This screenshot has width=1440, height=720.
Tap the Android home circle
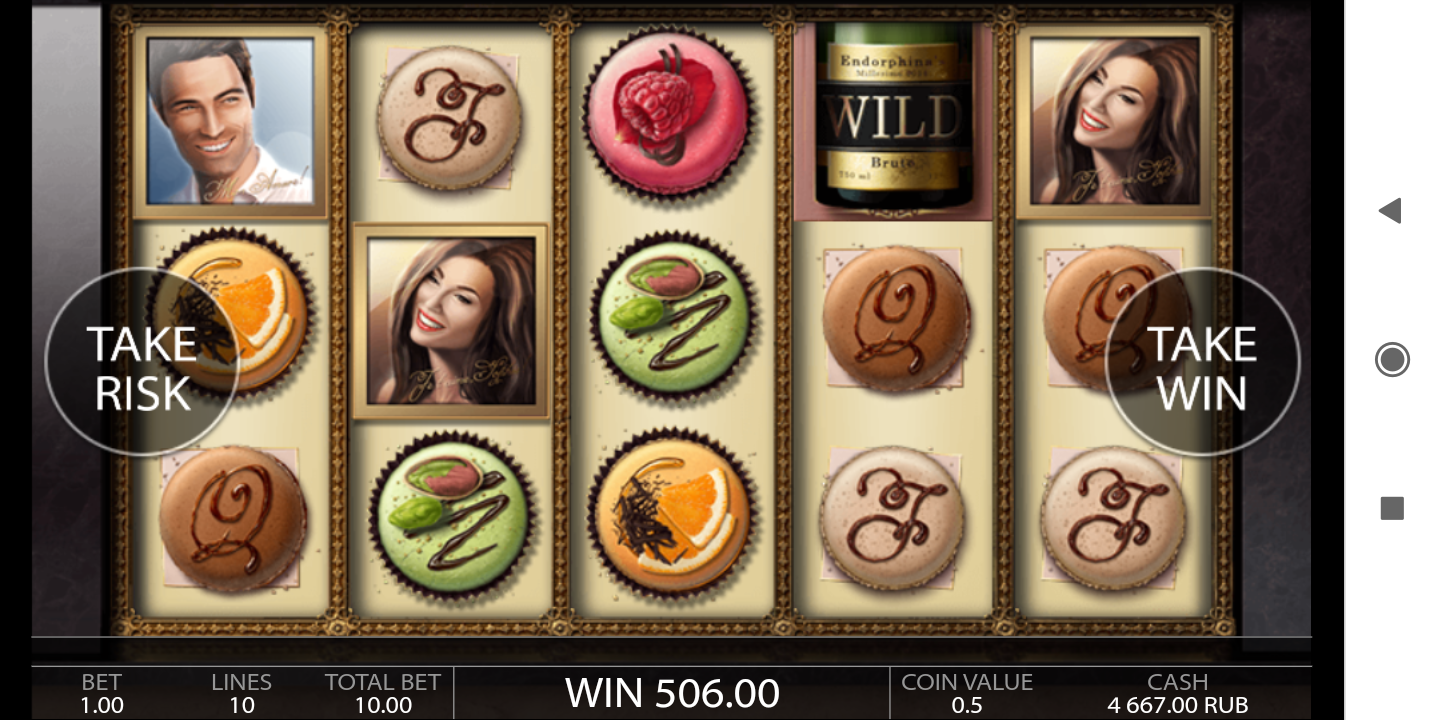1392,359
